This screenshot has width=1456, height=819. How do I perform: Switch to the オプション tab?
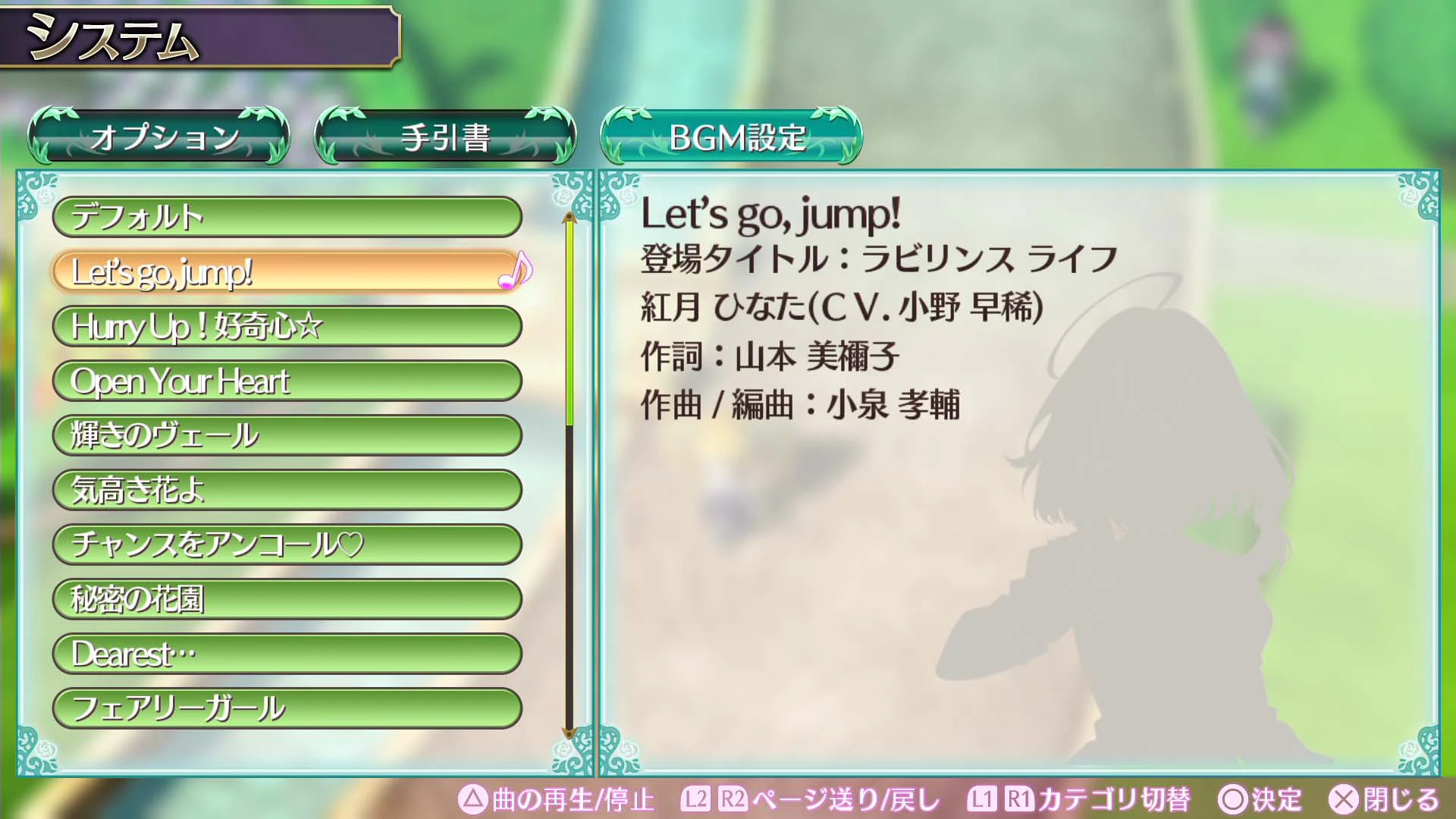pos(162,136)
